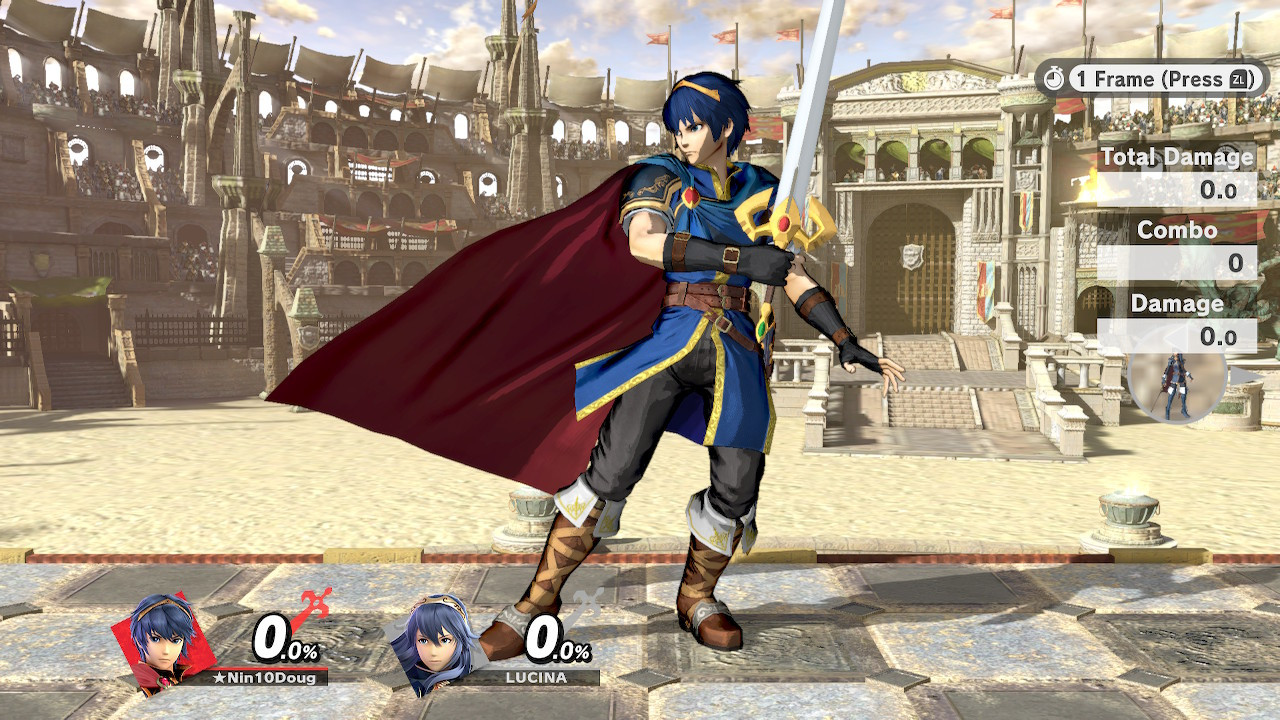Click the Total Damage 0.0 value
1280x720 pixels.
pos(1216,188)
